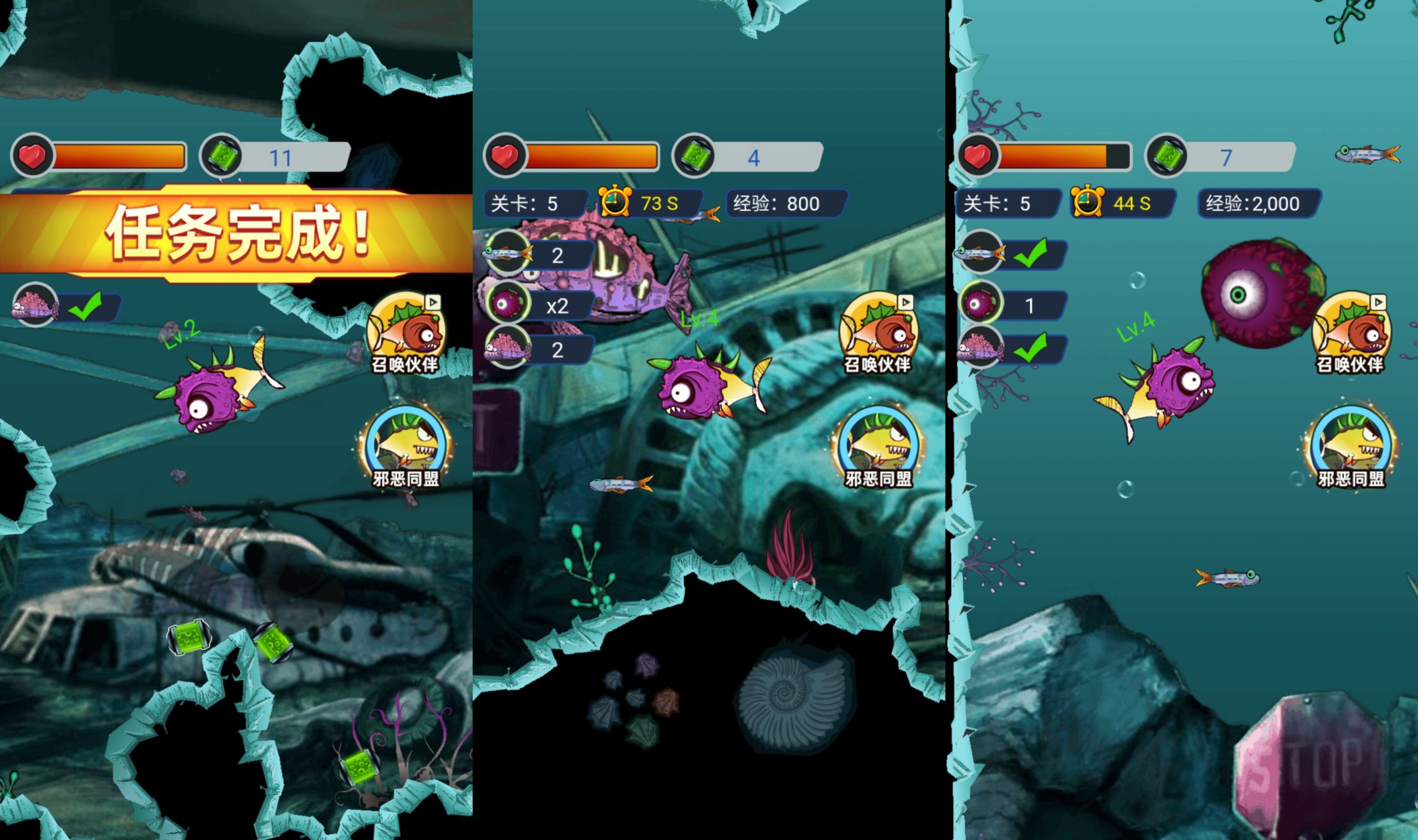The height and width of the screenshot is (840, 1418).
Task: Activate 邪恶同盟 in the 73 S screen
Action: coord(878,447)
